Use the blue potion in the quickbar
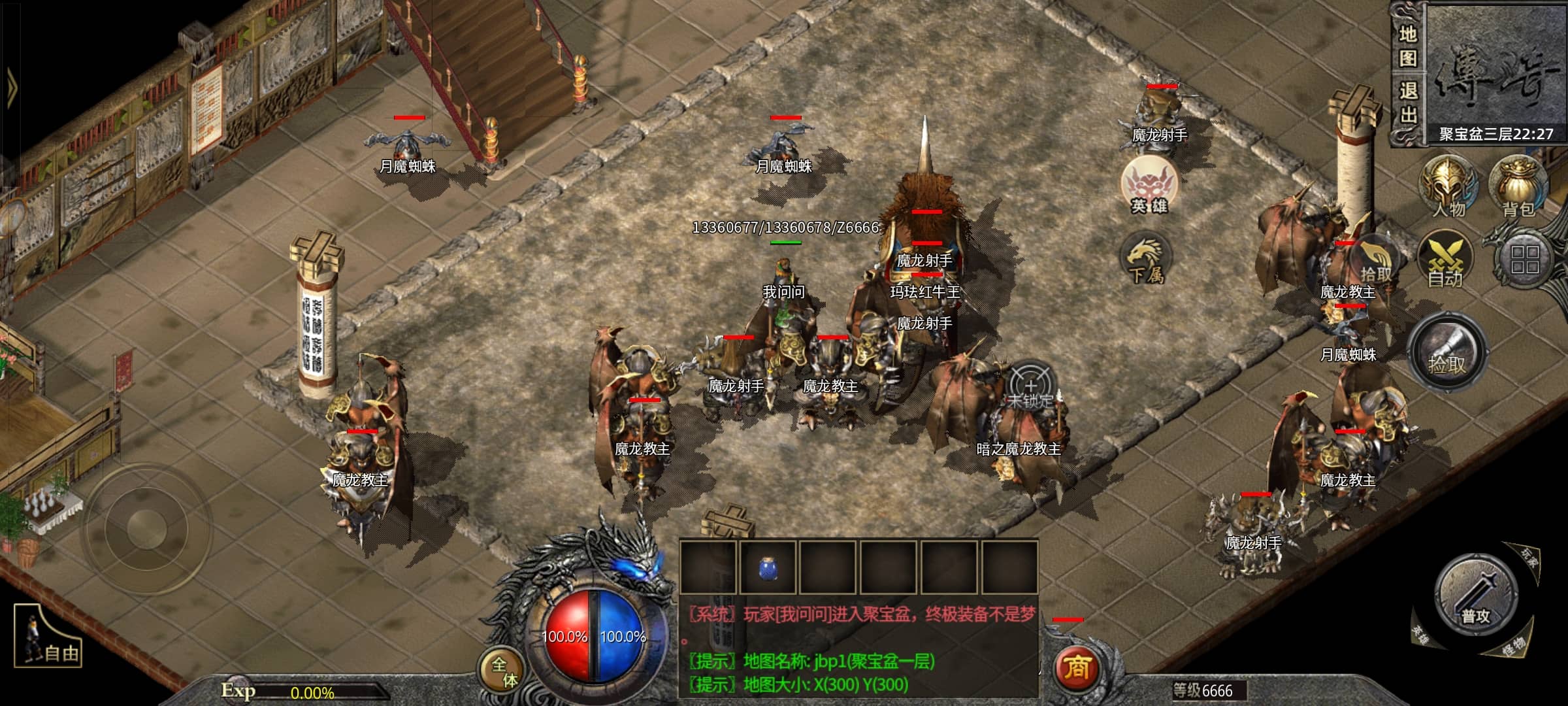 pos(768,568)
